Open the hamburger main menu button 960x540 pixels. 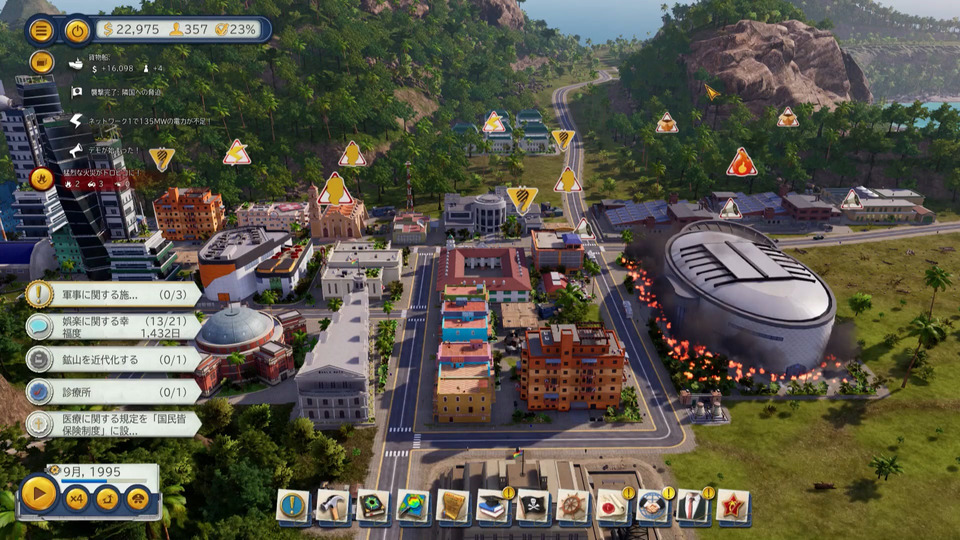[41, 30]
